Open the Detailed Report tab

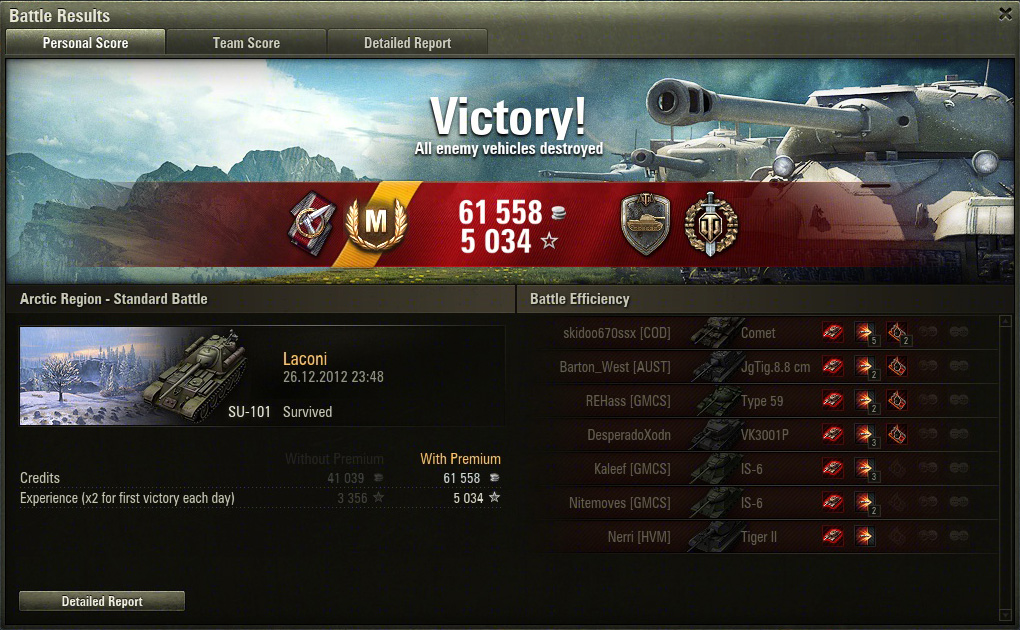pos(407,43)
